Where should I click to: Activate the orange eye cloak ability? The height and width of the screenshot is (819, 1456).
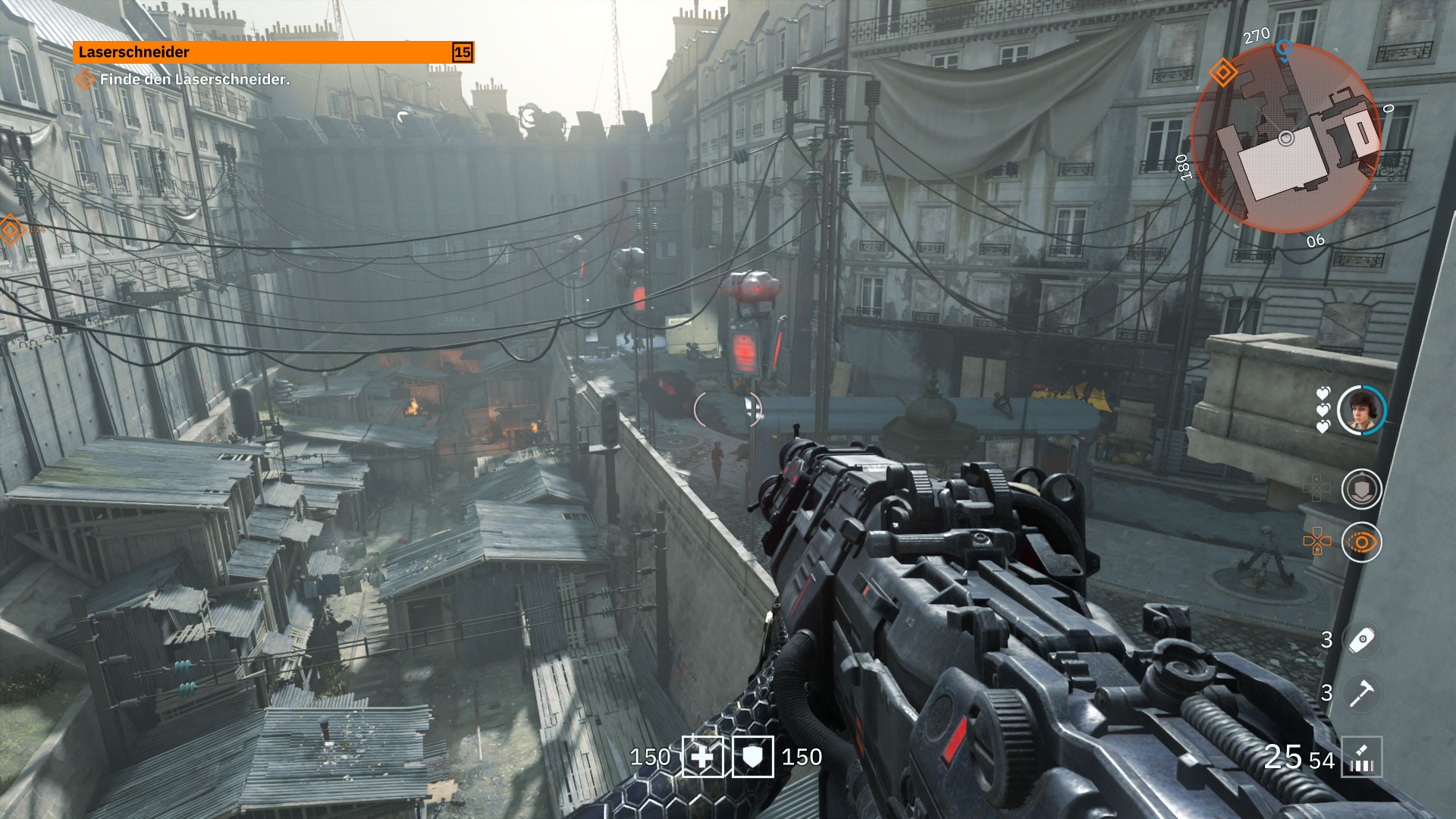pos(1361,542)
